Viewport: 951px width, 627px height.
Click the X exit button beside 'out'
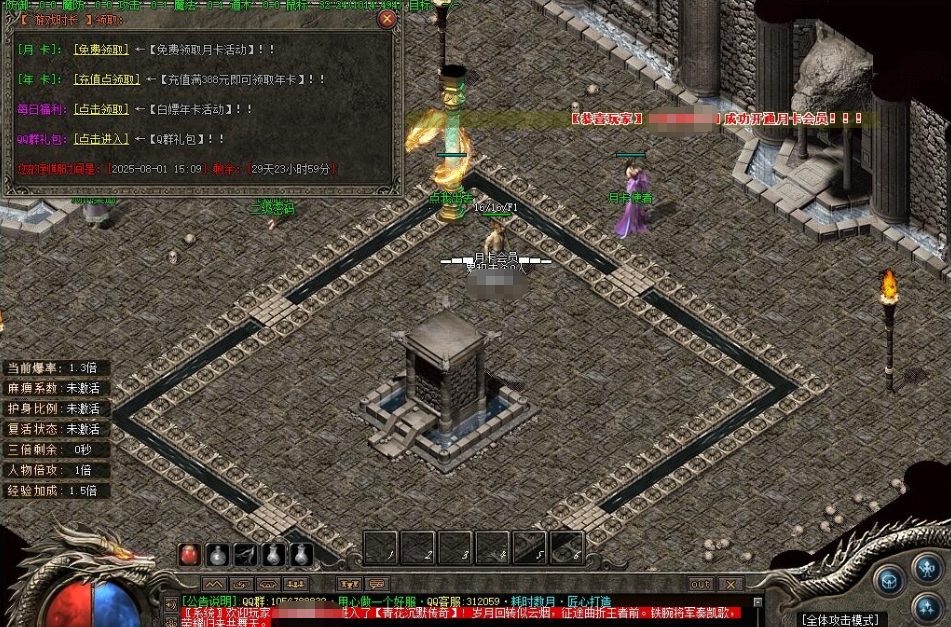tap(732, 584)
